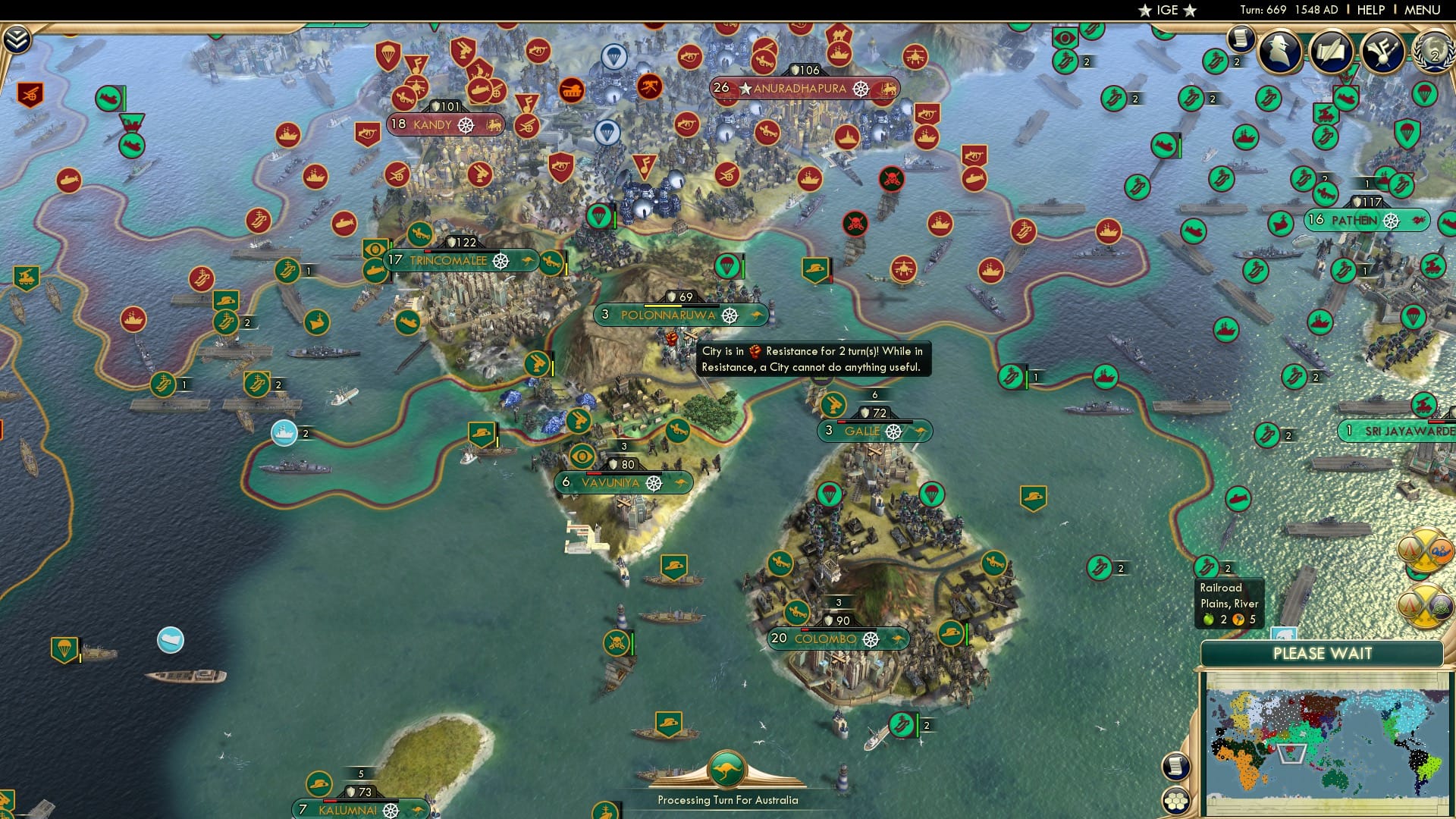Image resolution: width=1456 pixels, height=819 pixels.
Task: Open the World Congress laurel globe icon
Action: coord(1436,52)
